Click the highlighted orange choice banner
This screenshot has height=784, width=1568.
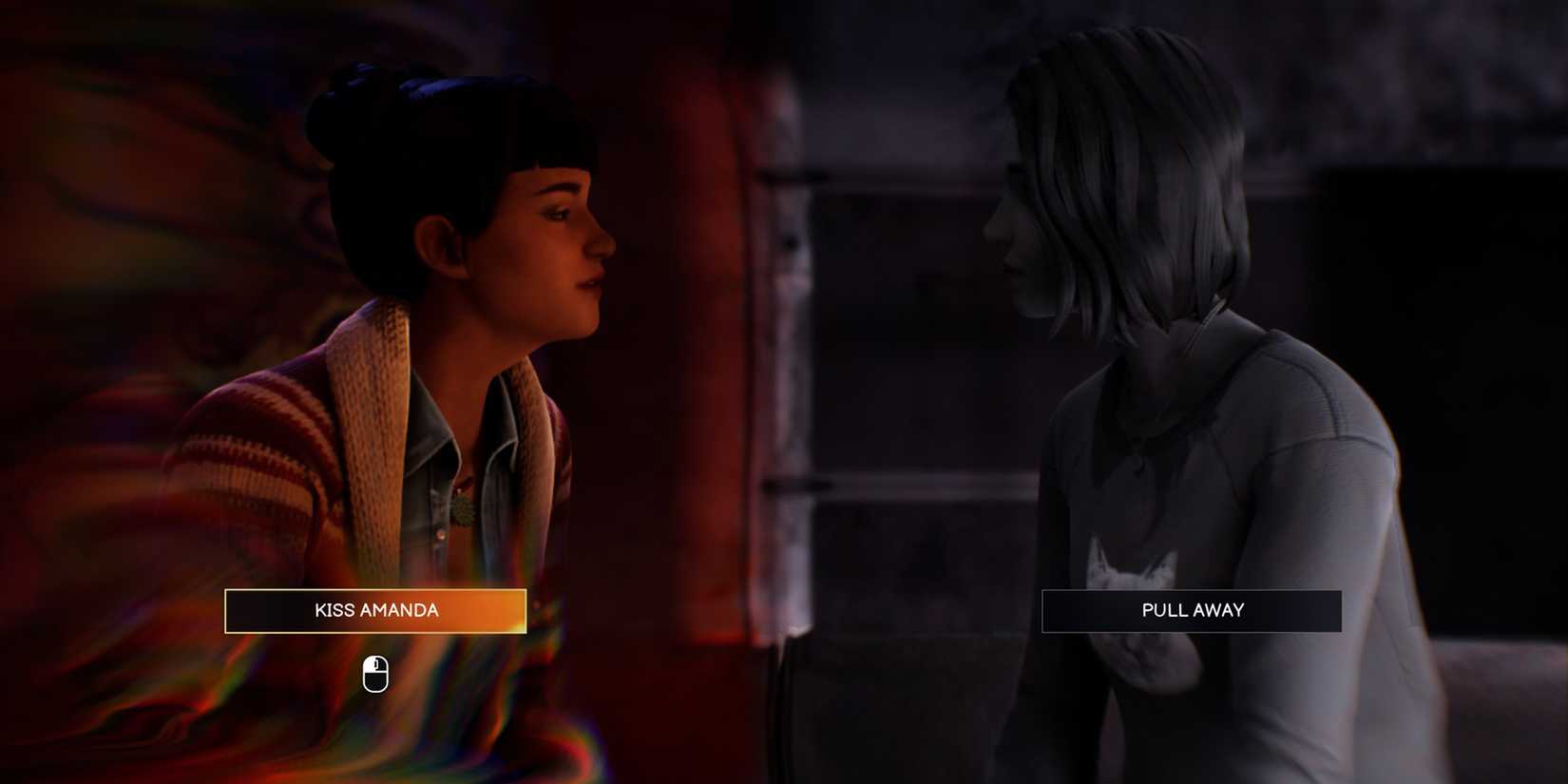375,610
